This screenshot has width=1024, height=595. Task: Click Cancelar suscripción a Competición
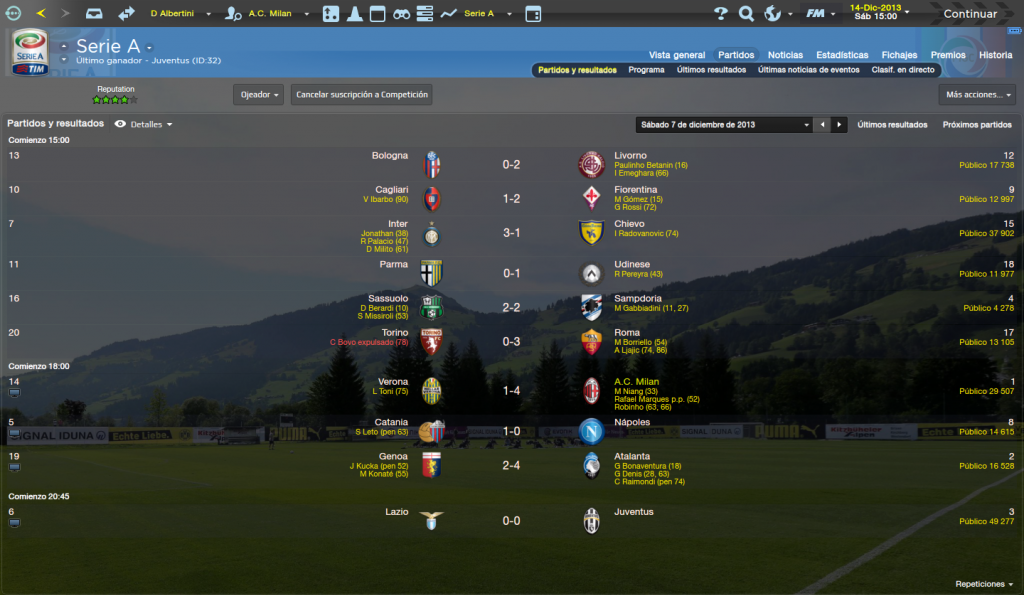[x=362, y=95]
